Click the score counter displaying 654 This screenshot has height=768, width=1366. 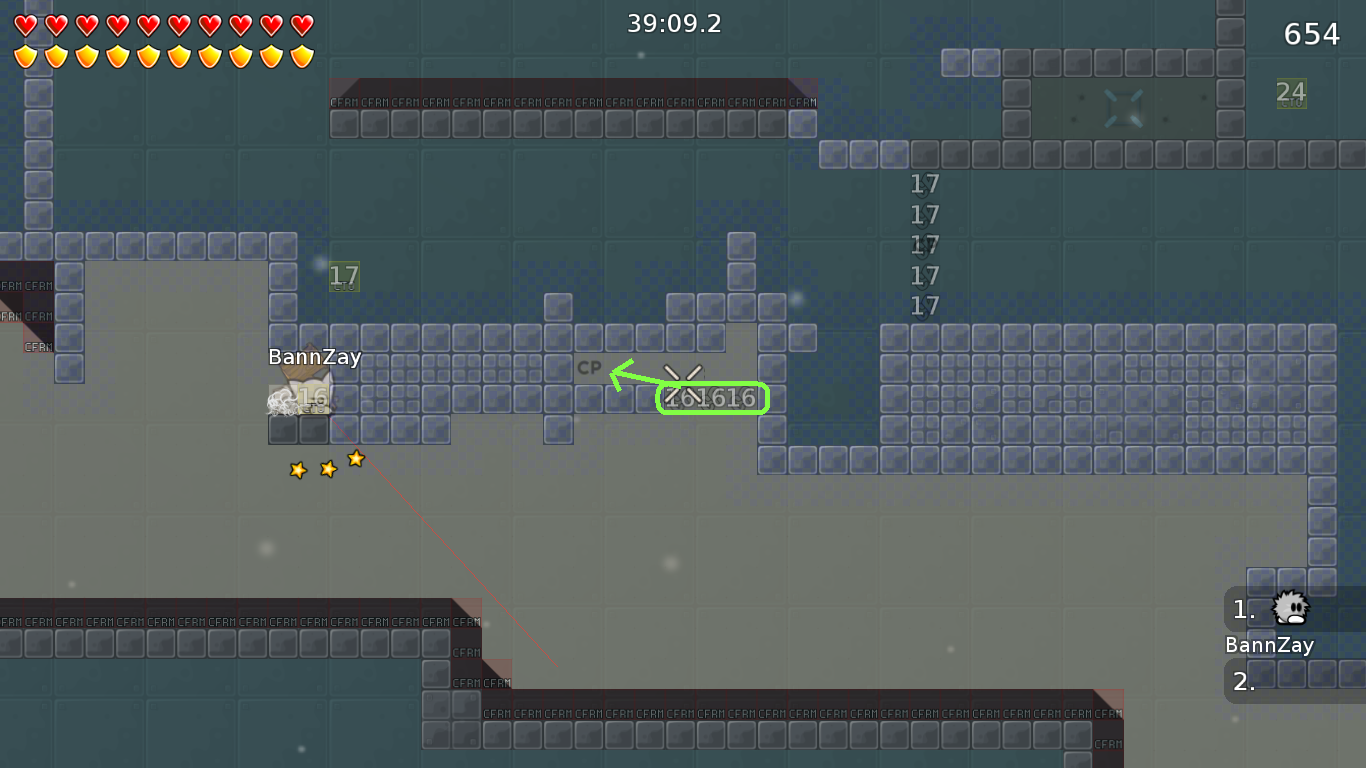1310,33
